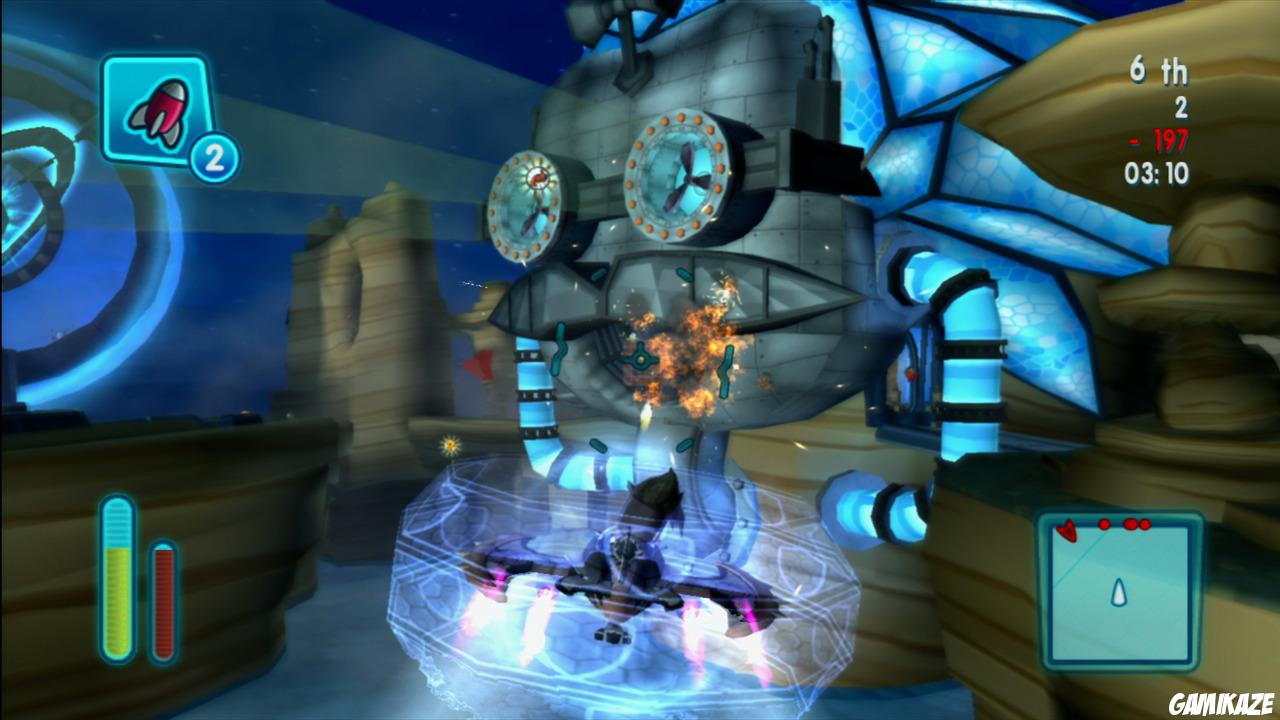
Task: Click the race timer showing 03:10
Action: tap(1155, 170)
